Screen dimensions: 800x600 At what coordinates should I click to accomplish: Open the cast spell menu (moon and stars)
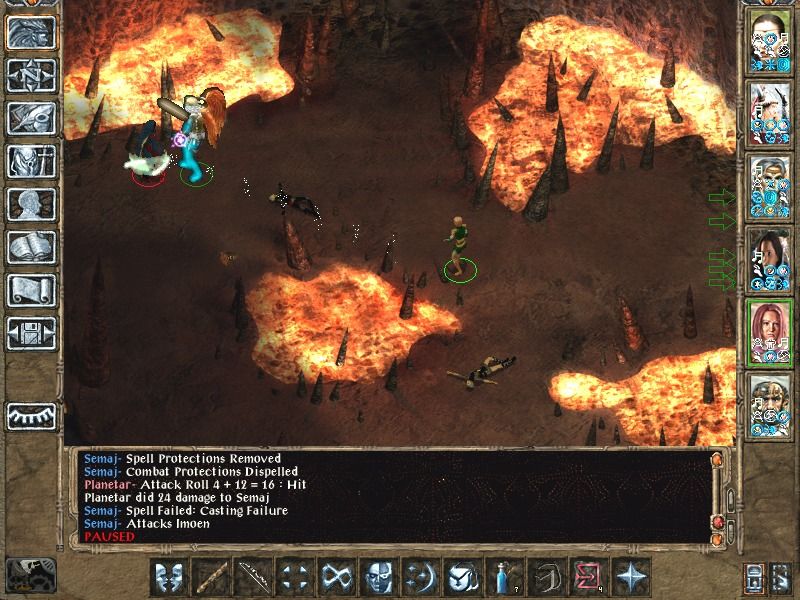421,577
